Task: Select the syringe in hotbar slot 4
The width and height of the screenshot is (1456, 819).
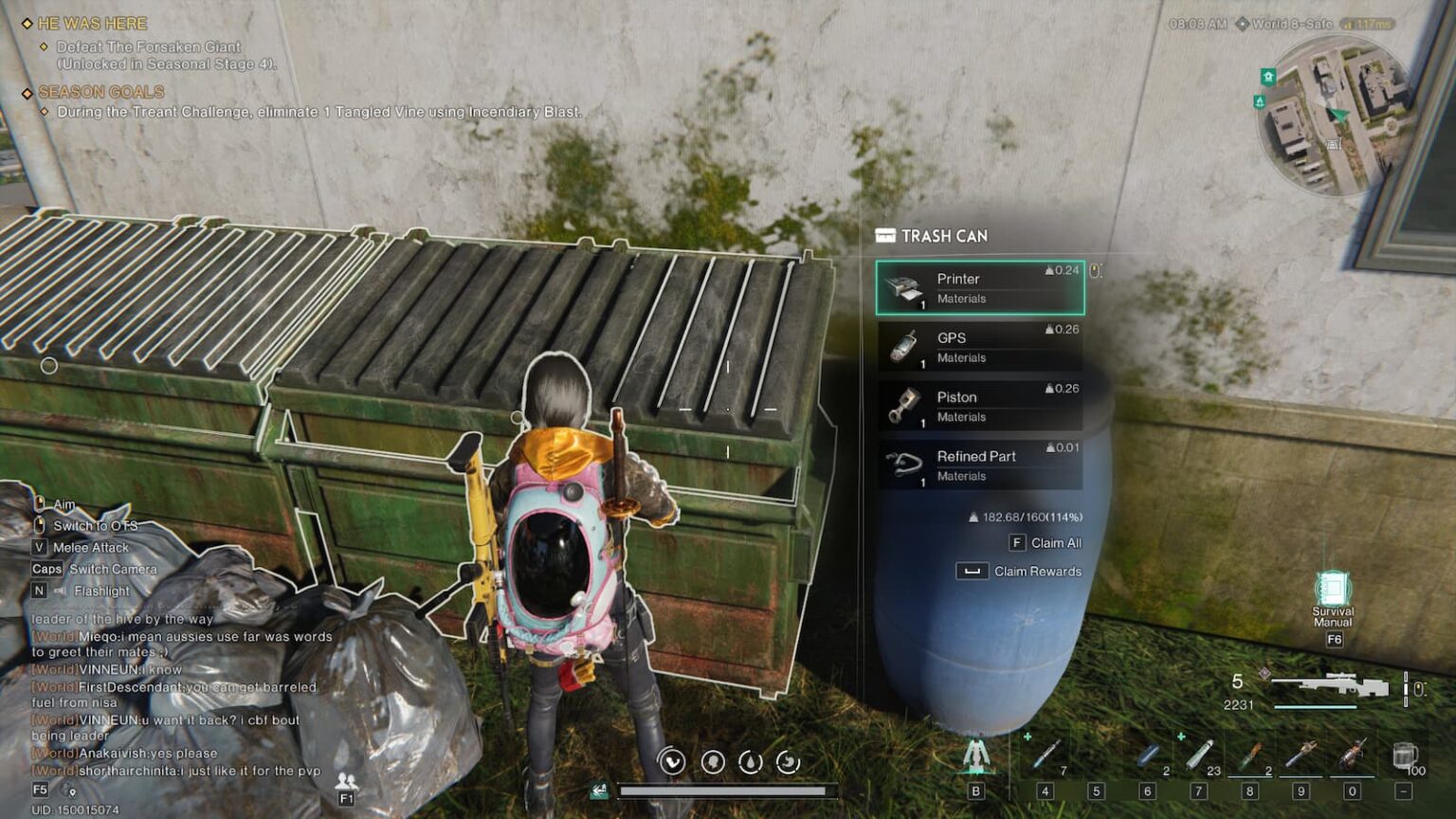Action: (1047, 754)
